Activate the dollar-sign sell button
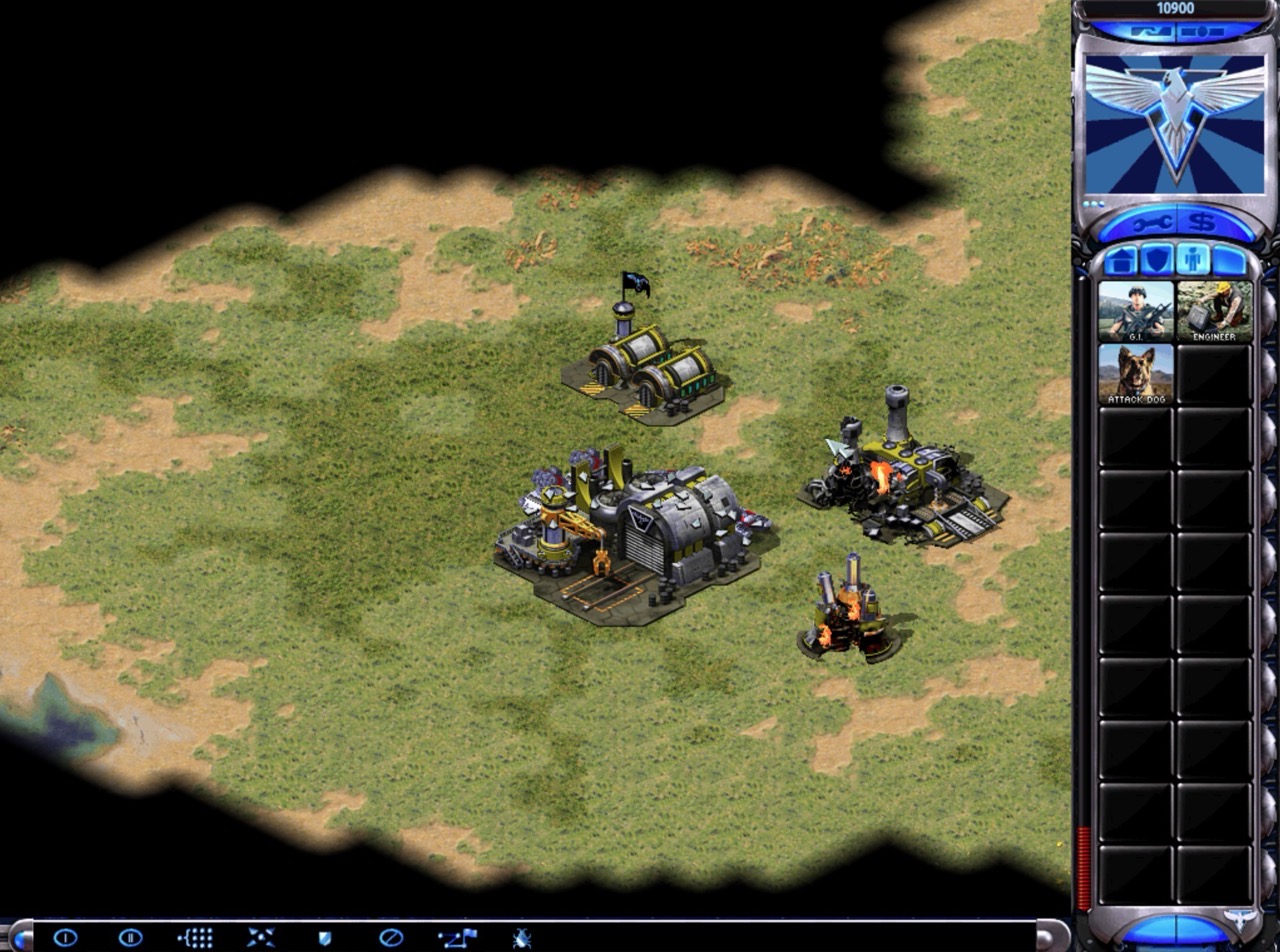The image size is (1280, 952). point(1203,221)
